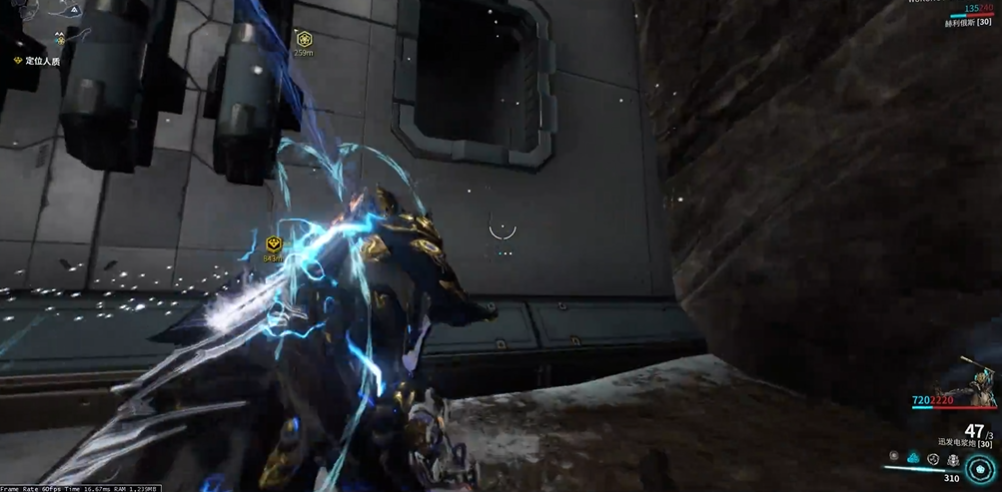Activate the fourth ability icon
The height and width of the screenshot is (492, 1002).
(x=953, y=460)
